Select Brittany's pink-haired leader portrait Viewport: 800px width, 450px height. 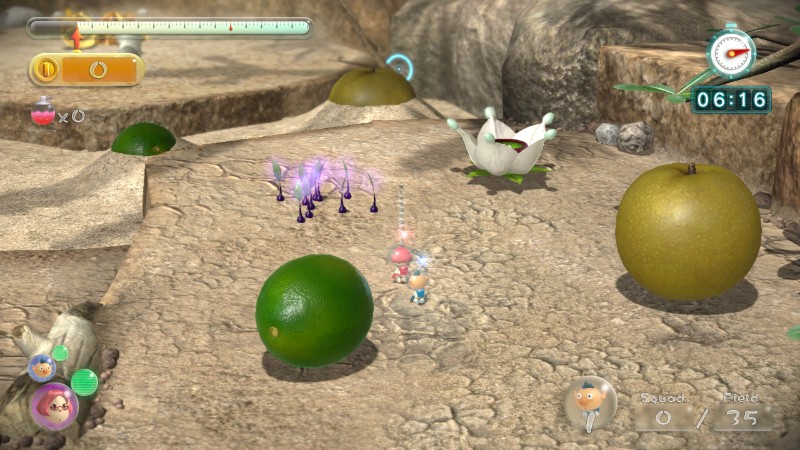[53, 406]
